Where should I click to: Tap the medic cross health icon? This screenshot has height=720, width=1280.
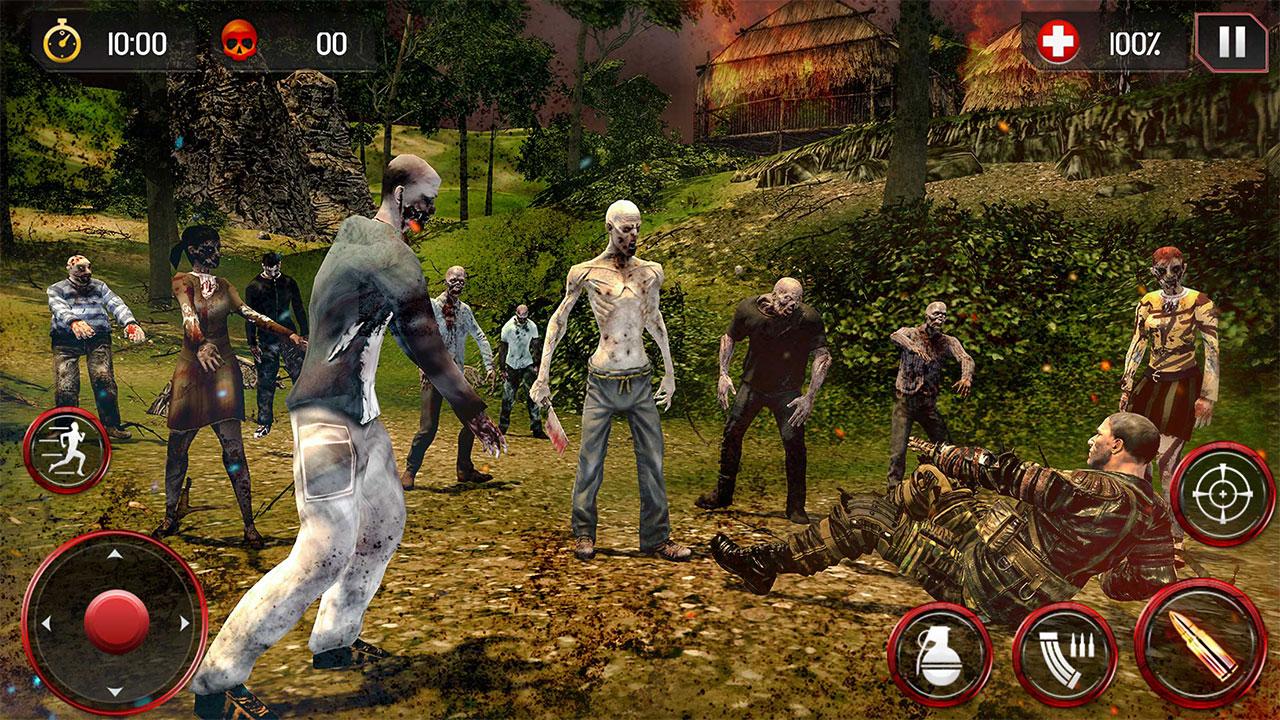[1057, 42]
